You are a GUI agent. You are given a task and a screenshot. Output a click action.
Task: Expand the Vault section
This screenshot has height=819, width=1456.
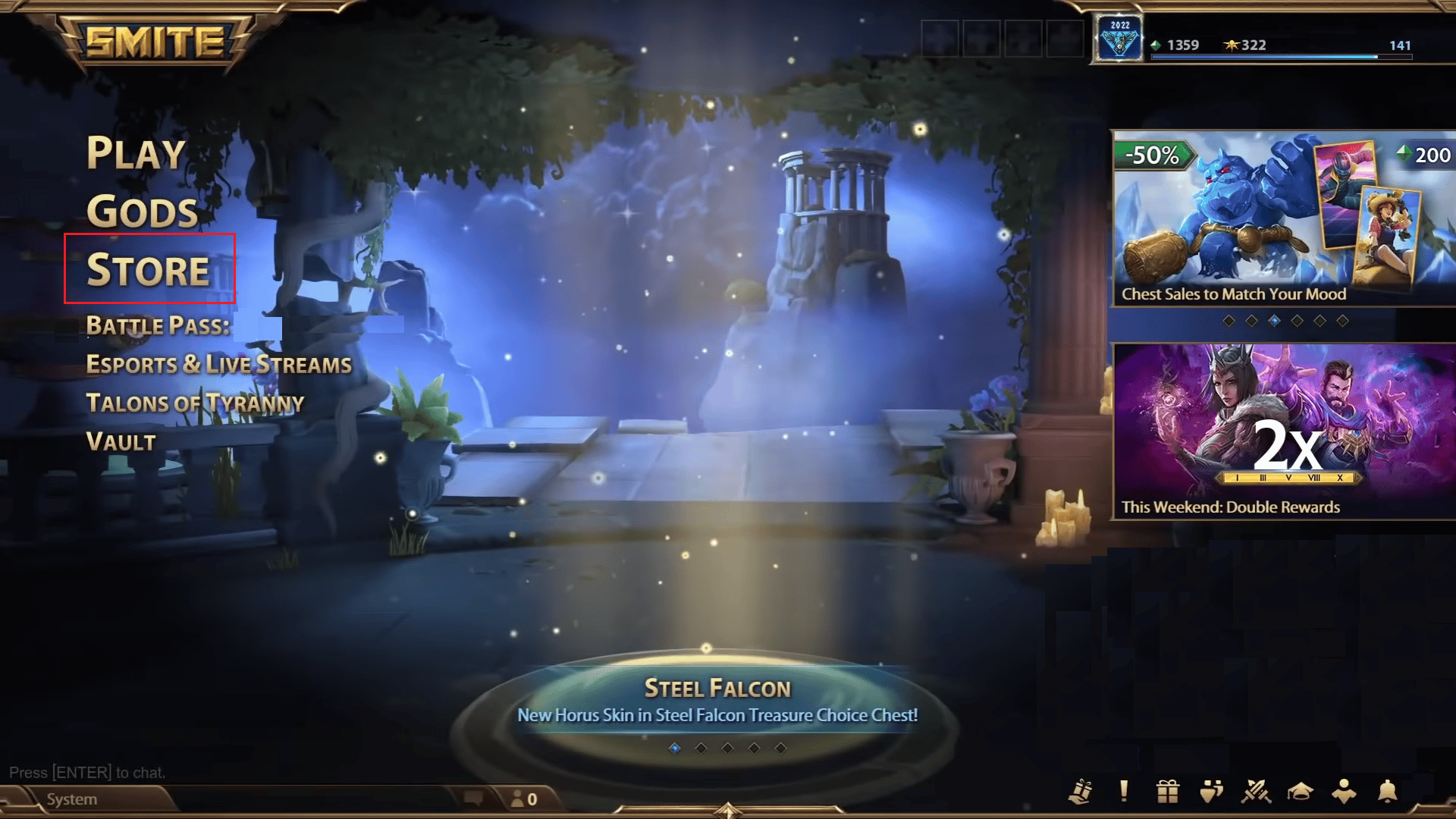pos(120,442)
